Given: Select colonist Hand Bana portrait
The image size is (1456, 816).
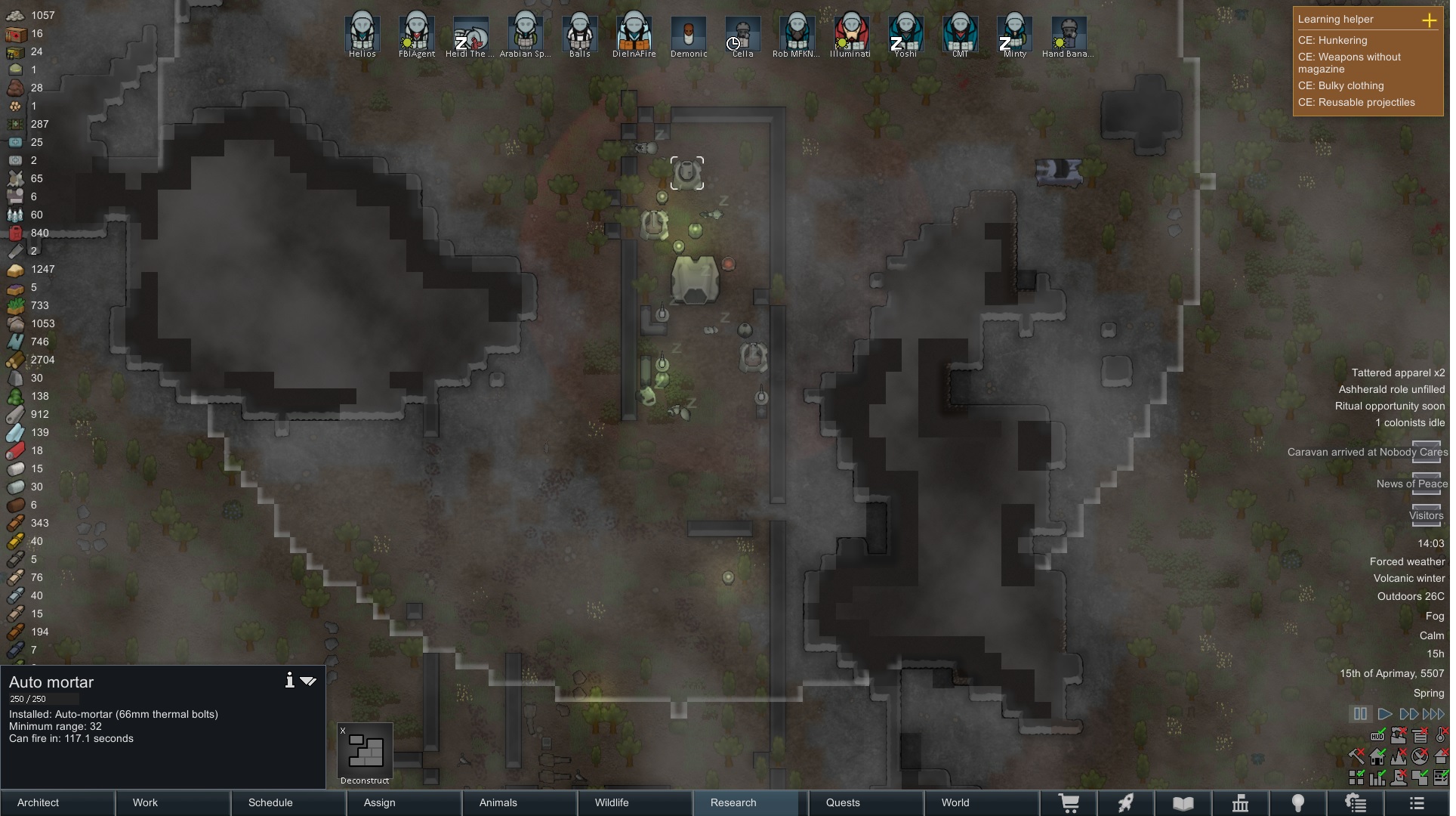Looking at the screenshot, I should click(x=1068, y=34).
